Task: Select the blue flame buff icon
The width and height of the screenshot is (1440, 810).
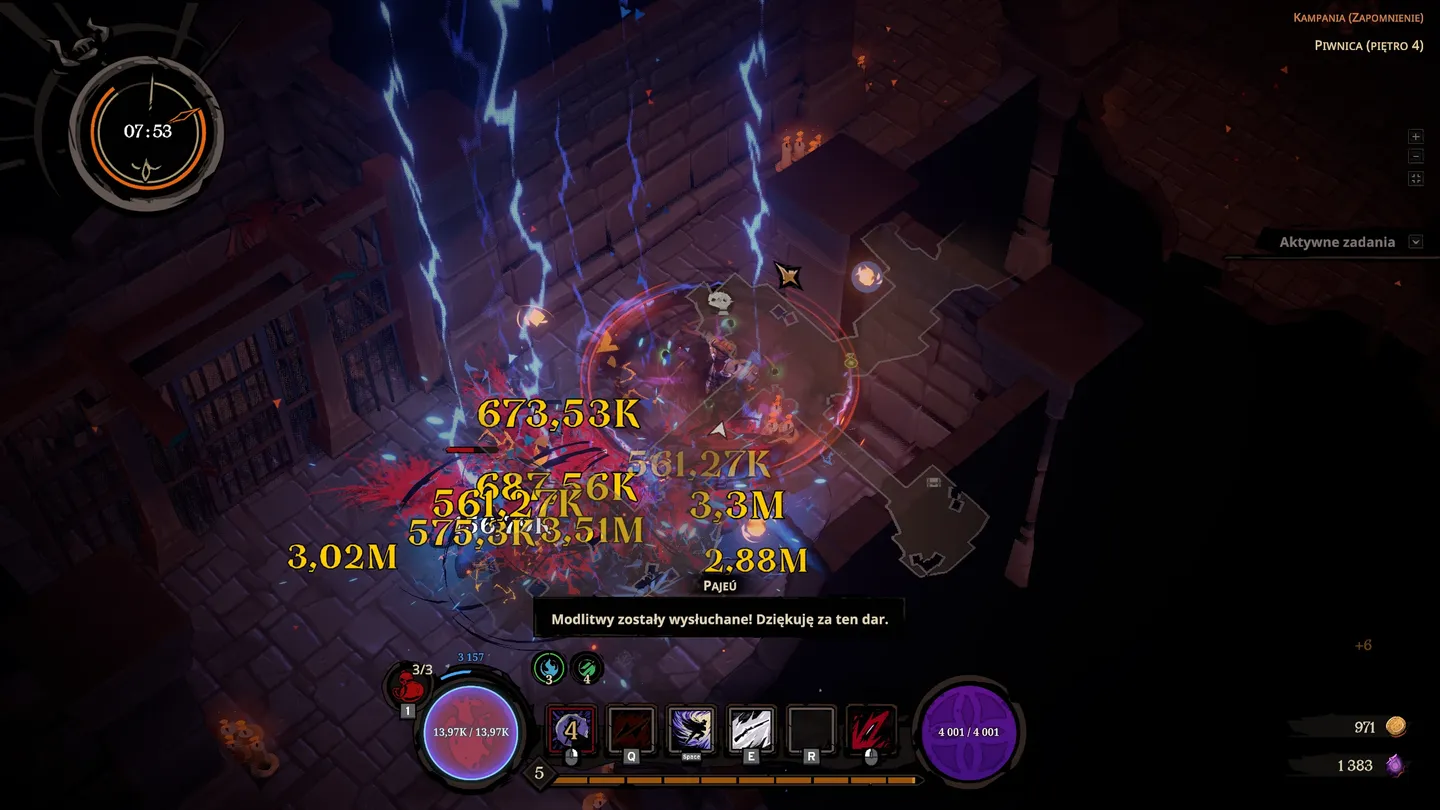Action: 548,667
